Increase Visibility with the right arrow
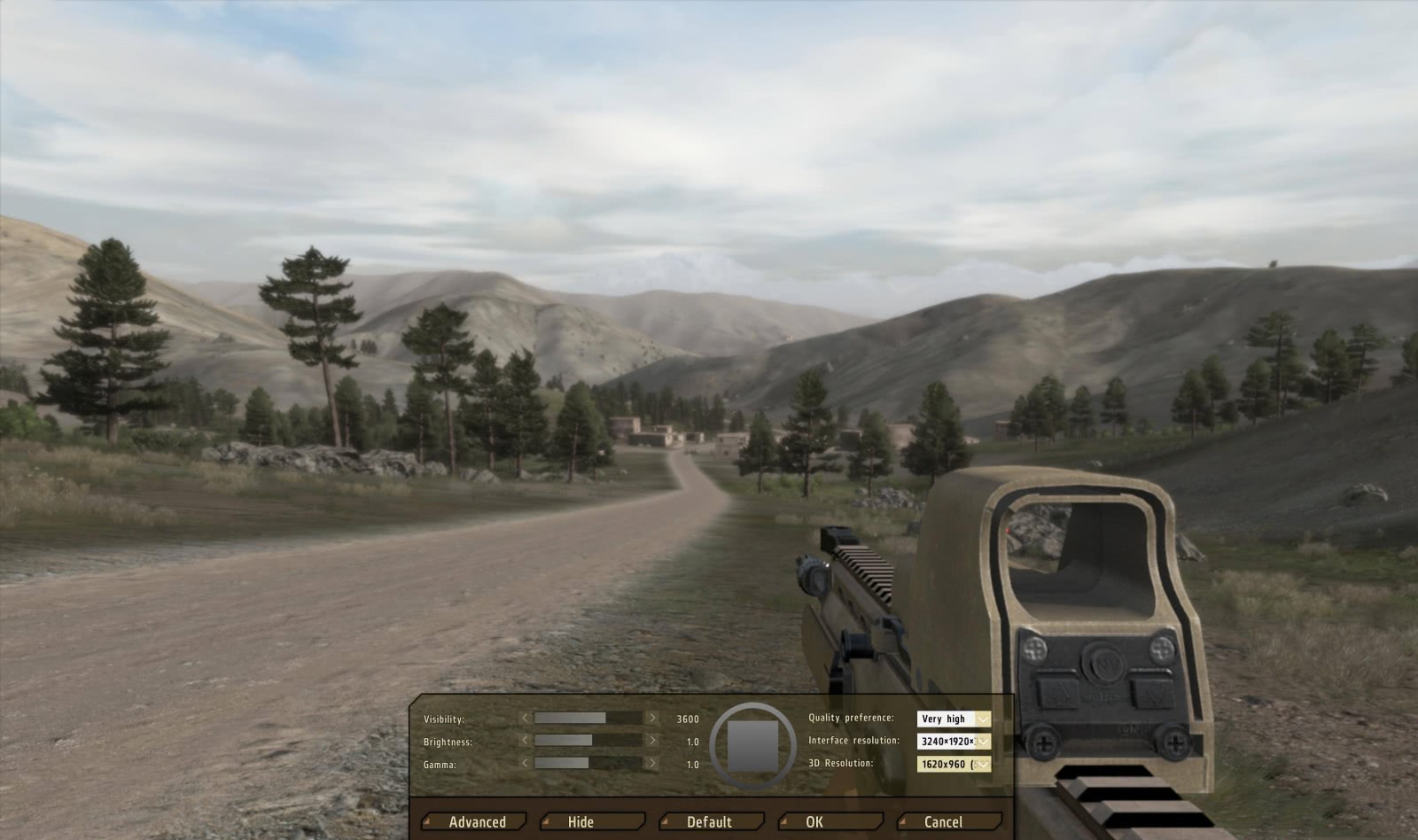Image resolution: width=1418 pixels, height=840 pixels. tap(653, 719)
